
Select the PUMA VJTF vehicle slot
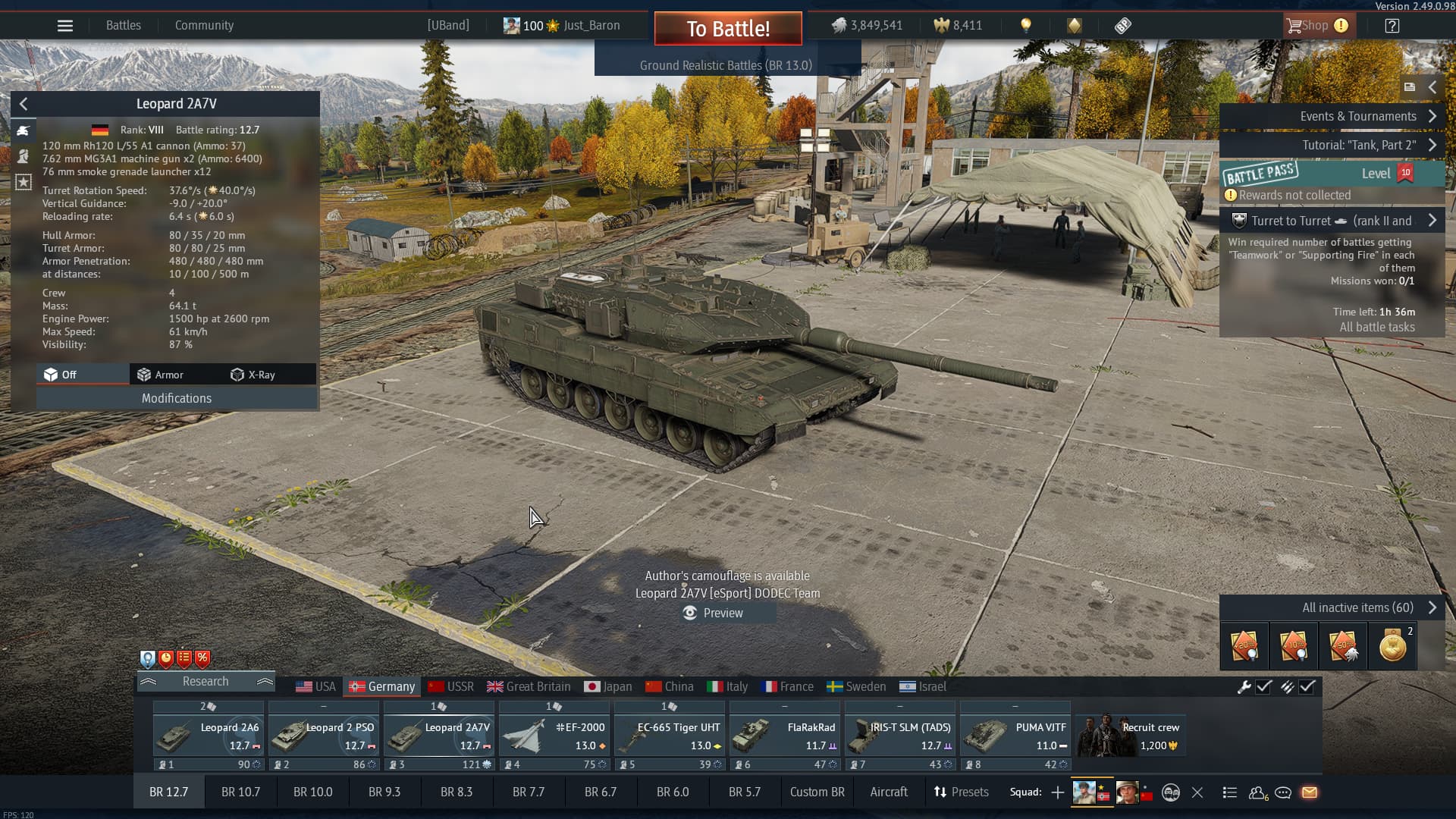pyautogui.click(x=1015, y=736)
